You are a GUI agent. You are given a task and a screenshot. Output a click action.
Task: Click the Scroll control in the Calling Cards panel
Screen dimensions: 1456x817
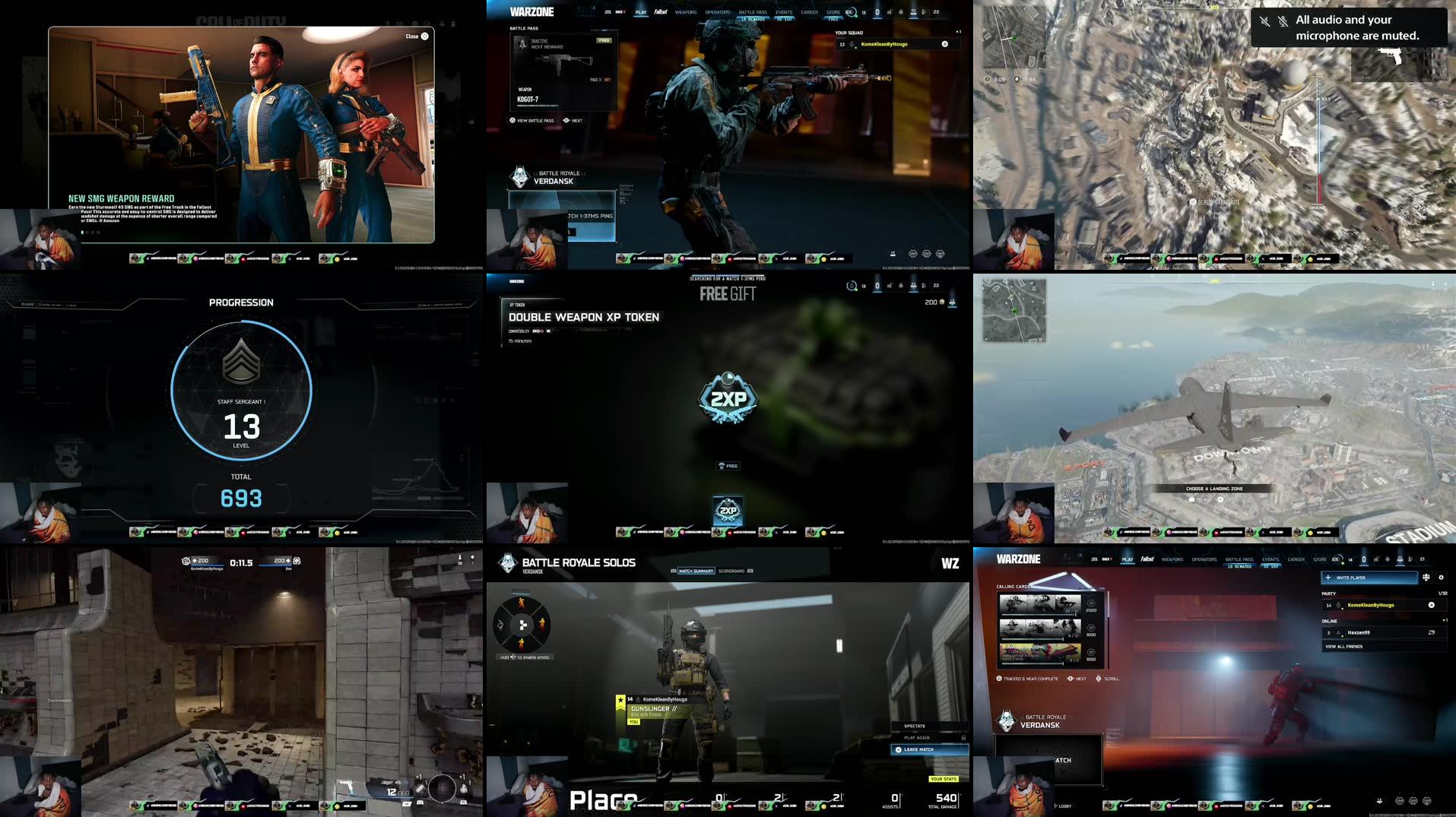pyautogui.click(x=1098, y=679)
